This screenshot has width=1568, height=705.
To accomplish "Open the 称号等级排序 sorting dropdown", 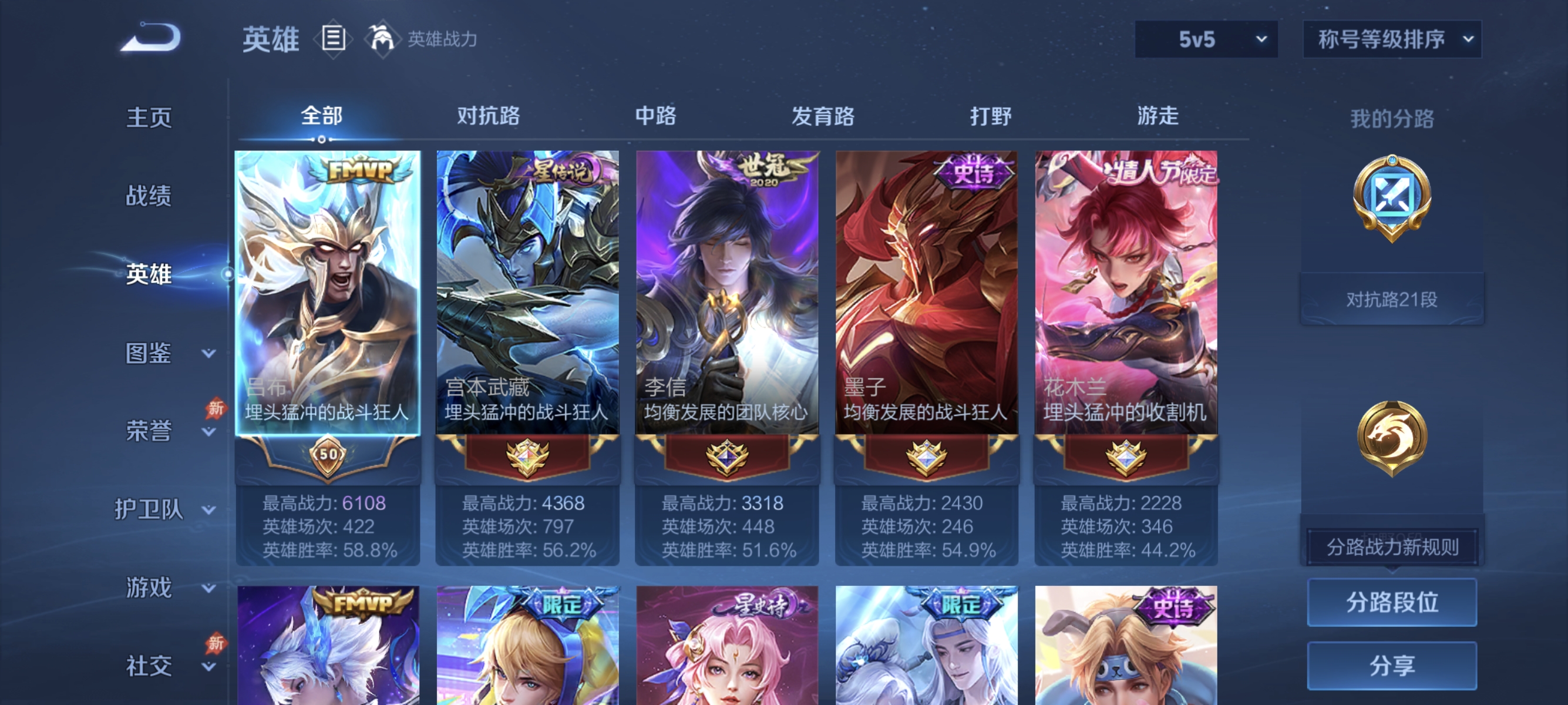I will 1392,38.
